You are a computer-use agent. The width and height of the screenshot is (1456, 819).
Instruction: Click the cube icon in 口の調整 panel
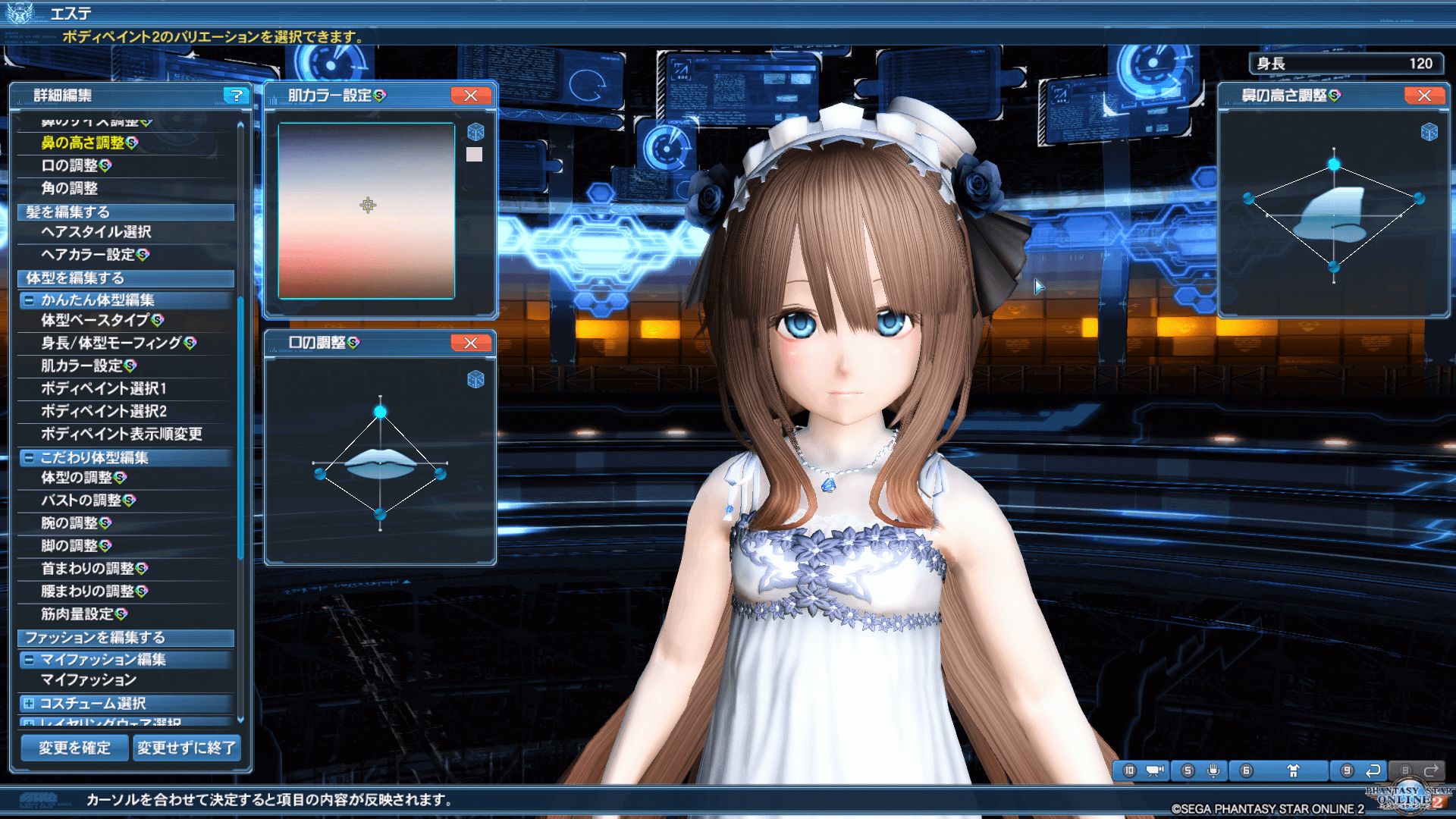(475, 379)
